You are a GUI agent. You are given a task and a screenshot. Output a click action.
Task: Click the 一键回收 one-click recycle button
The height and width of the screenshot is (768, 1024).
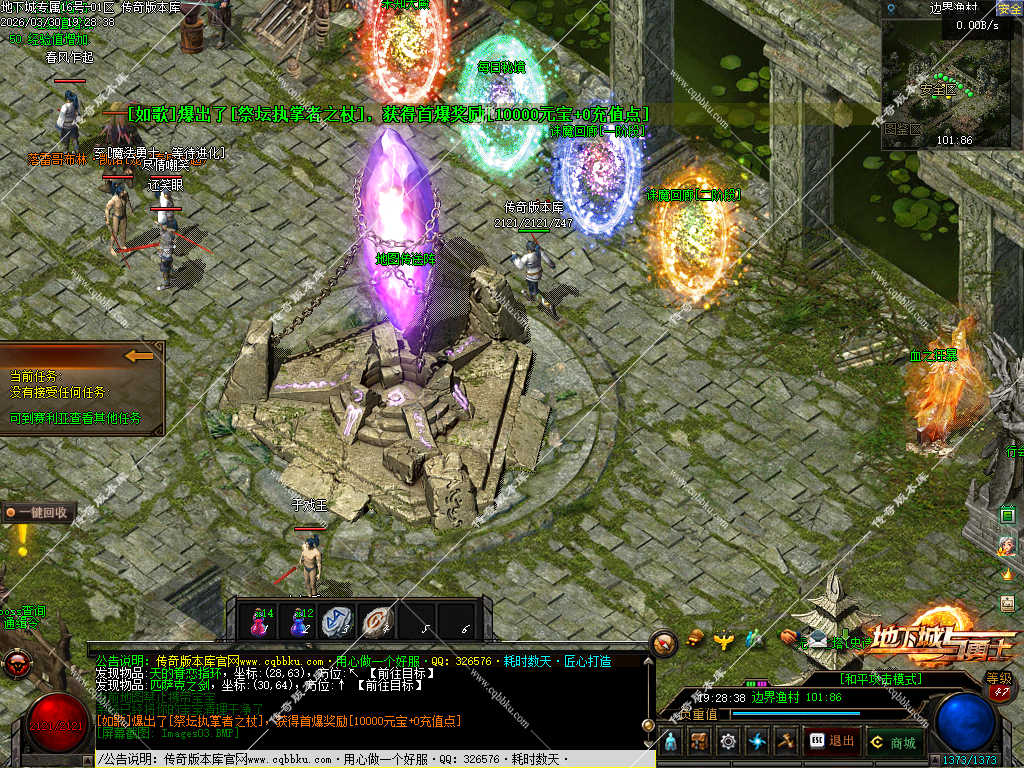pos(39,513)
